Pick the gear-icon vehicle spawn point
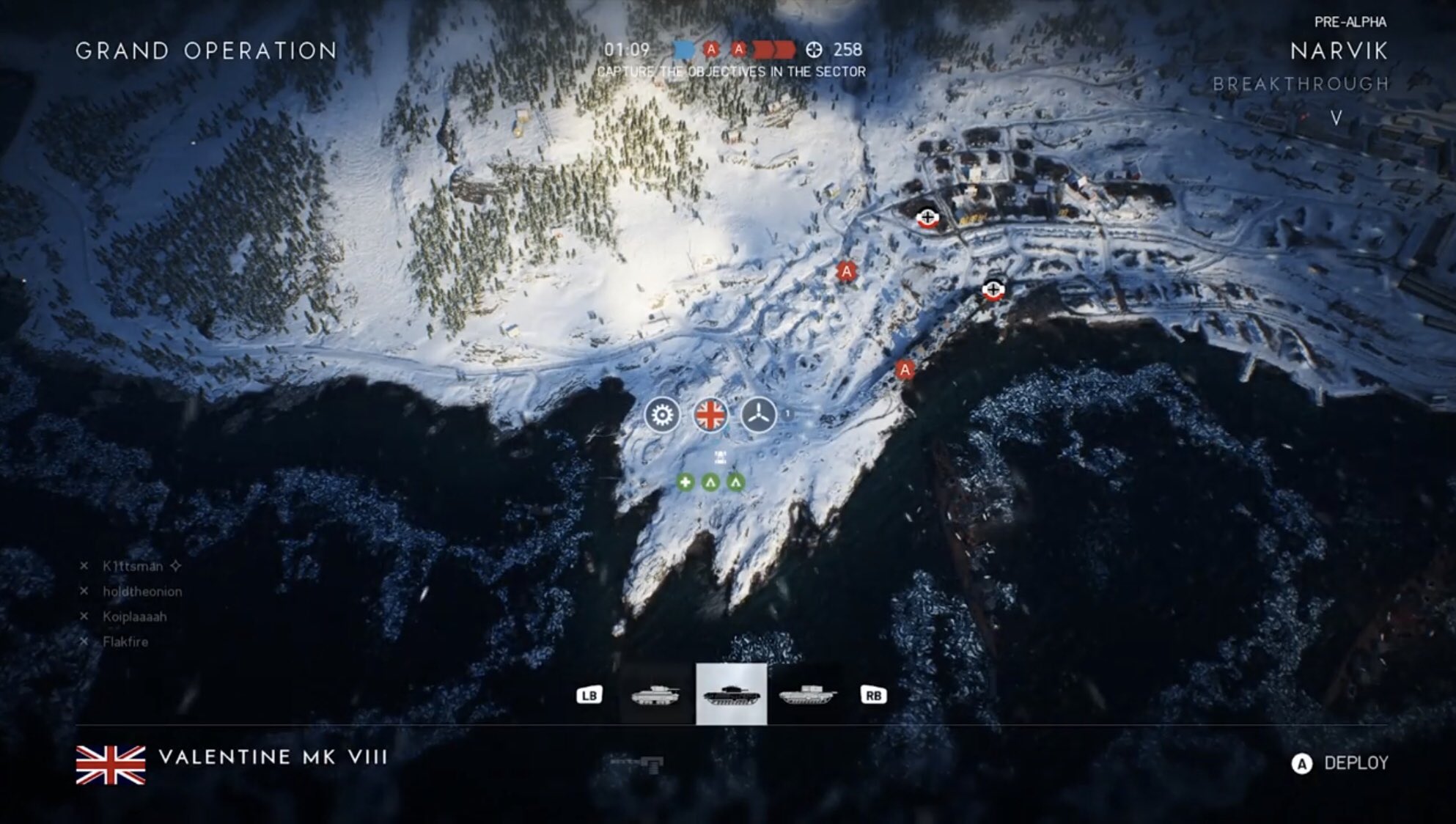The image size is (1456, 824). (x=662, y=415)
